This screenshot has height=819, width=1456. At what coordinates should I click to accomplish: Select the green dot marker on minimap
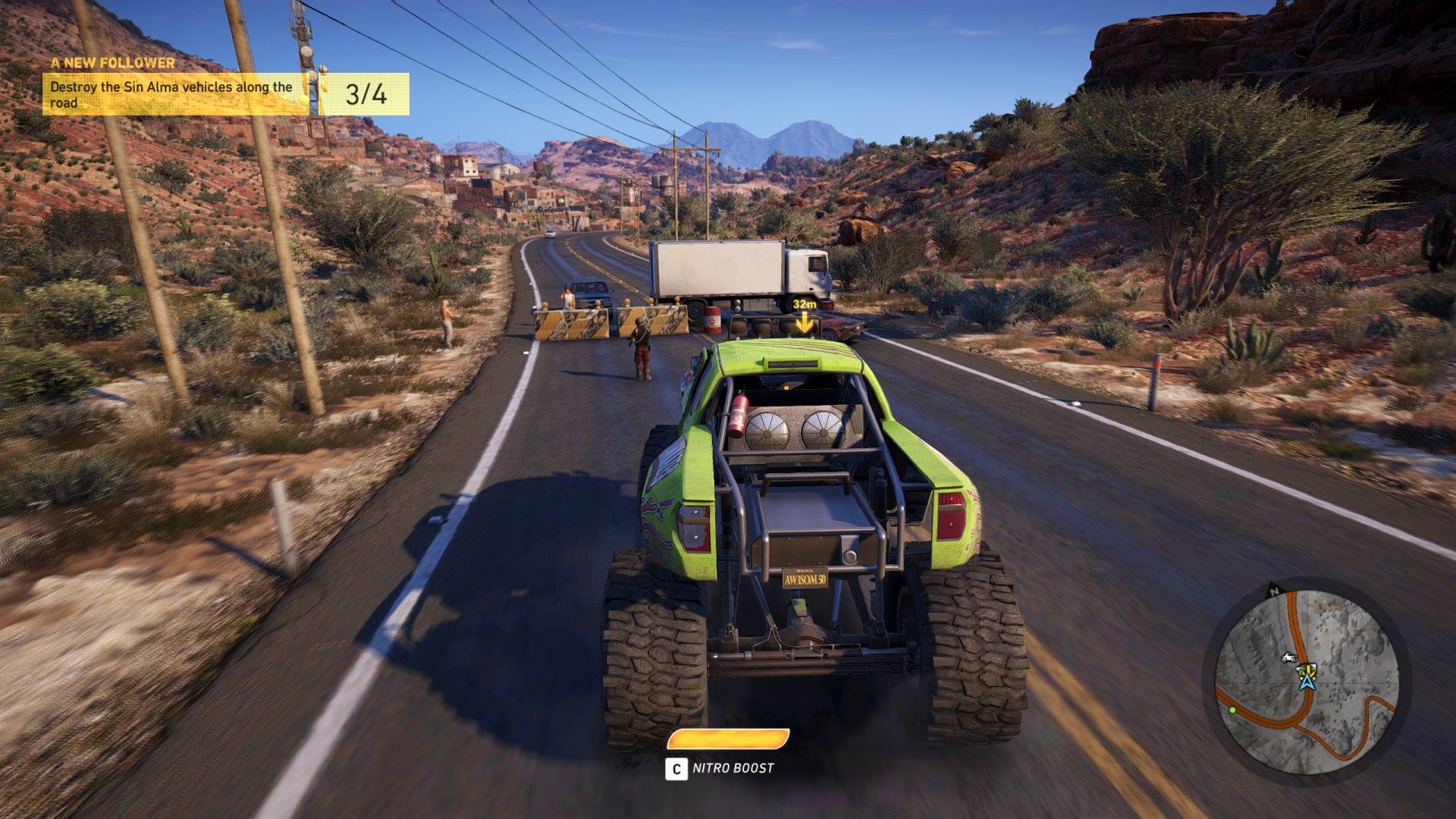pyautogui.click(x=1232, y=711)
